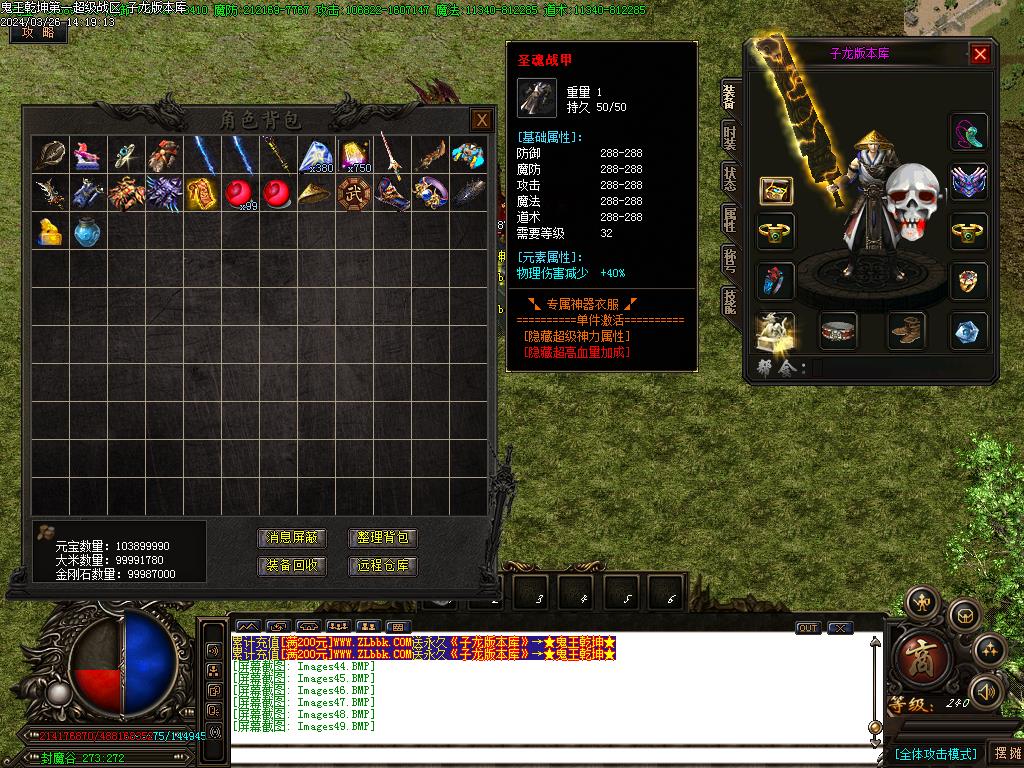Switch to the 时装 costume tab

(730, 138)
